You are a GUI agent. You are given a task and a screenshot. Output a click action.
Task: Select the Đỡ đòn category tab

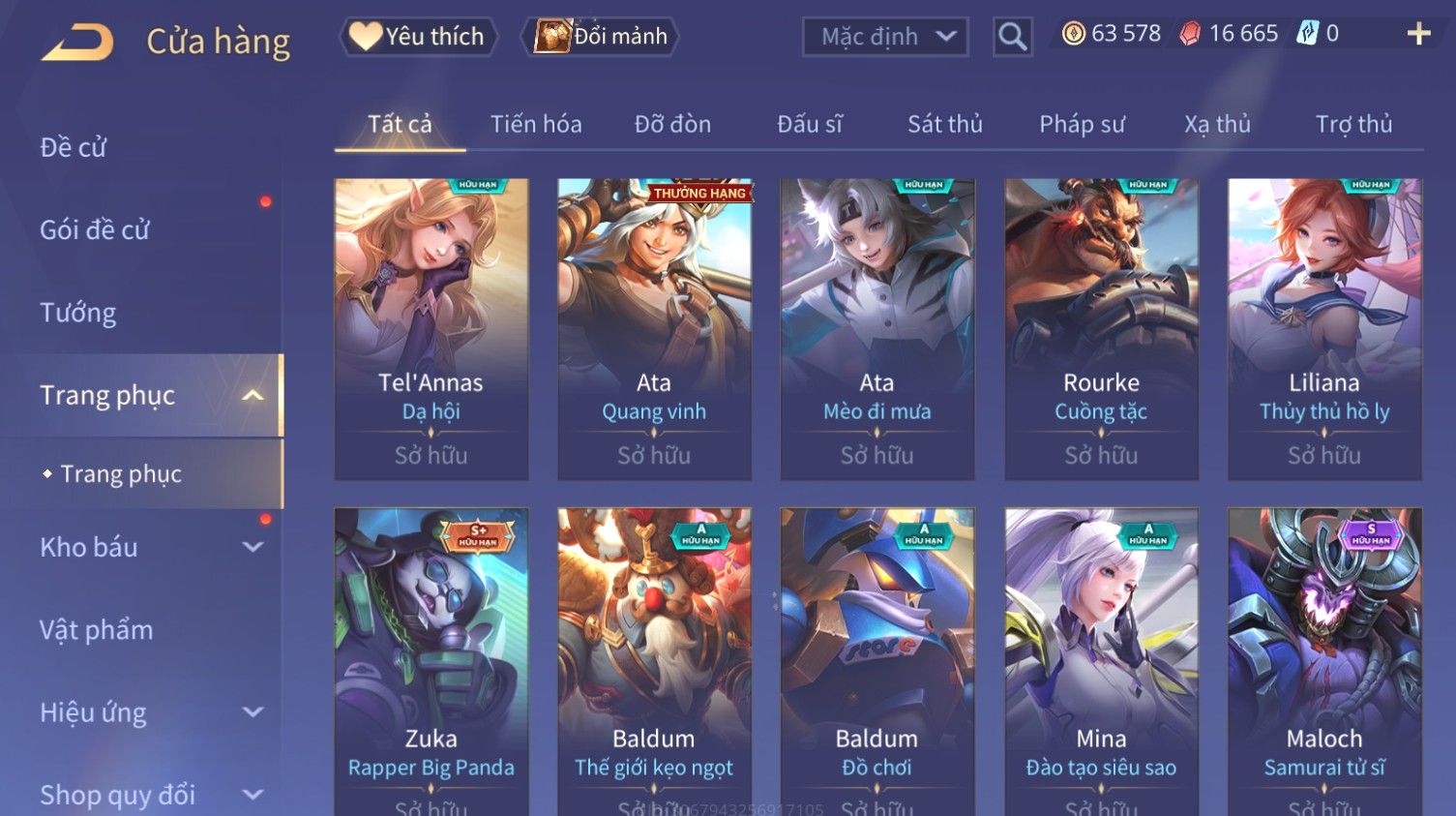click(x=672, y=124)
